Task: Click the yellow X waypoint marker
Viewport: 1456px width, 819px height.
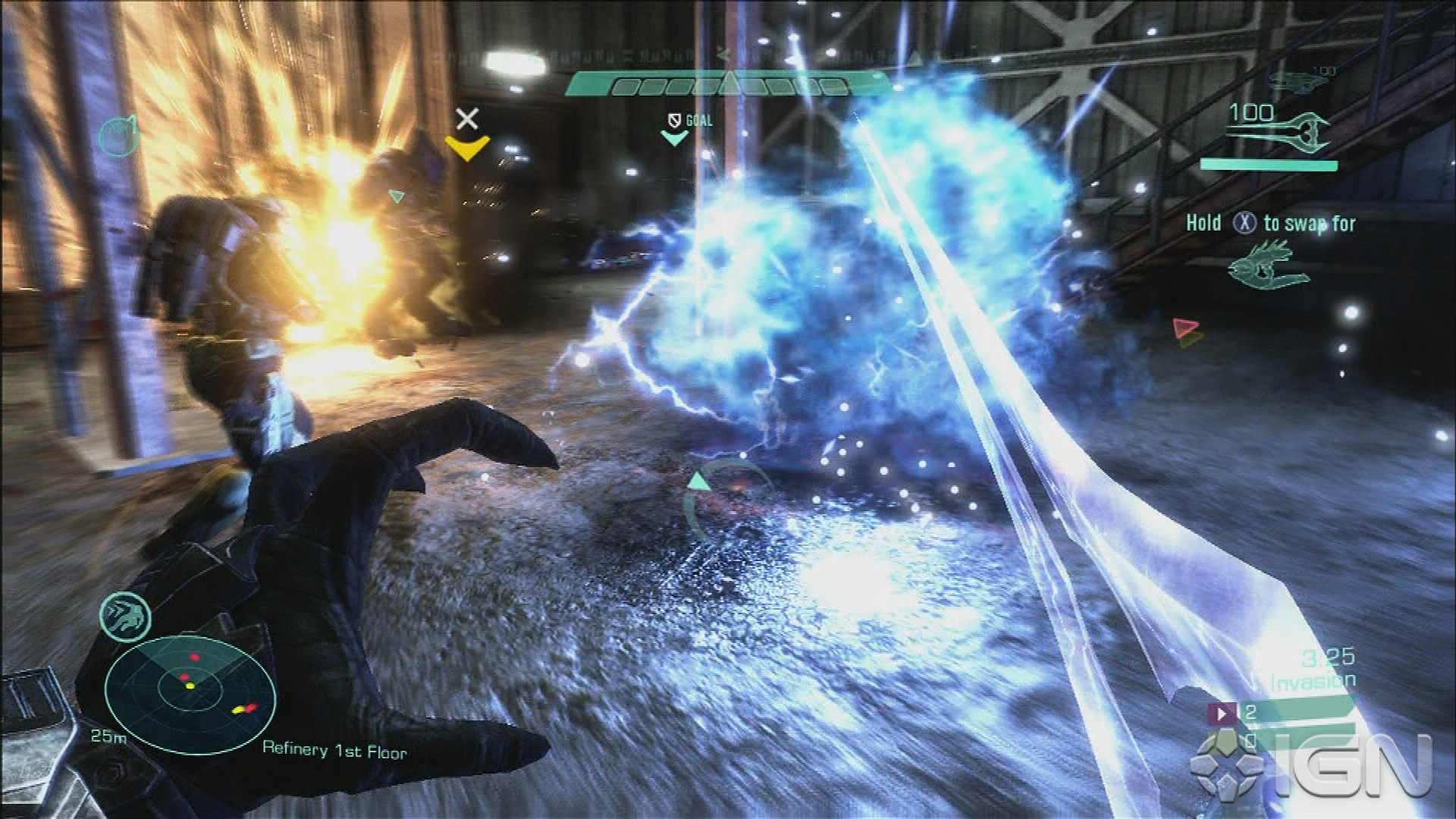Action: pyautogui.click(x=467, y=133)
